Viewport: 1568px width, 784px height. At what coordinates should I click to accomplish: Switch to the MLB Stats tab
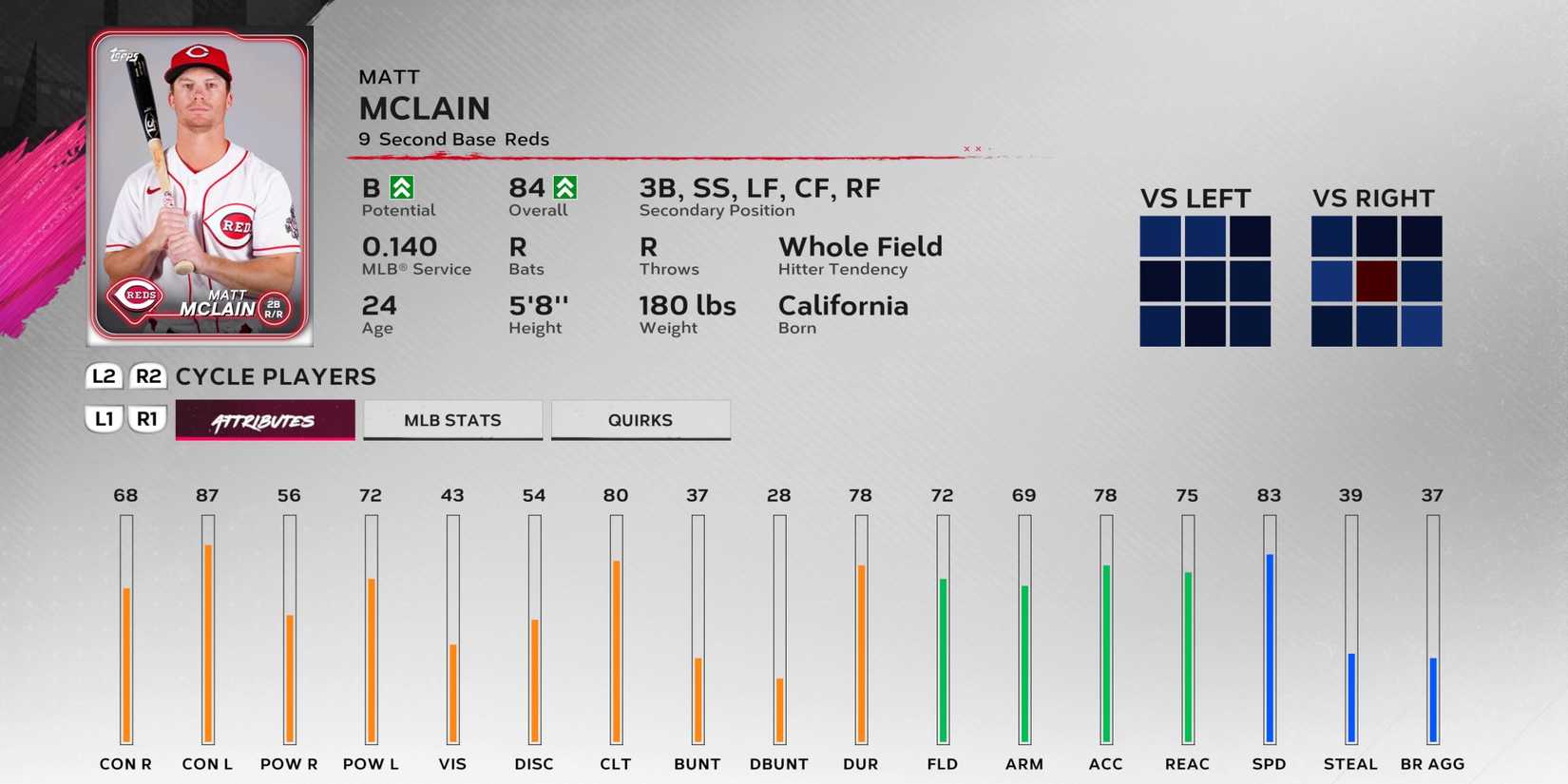[452, 419]
